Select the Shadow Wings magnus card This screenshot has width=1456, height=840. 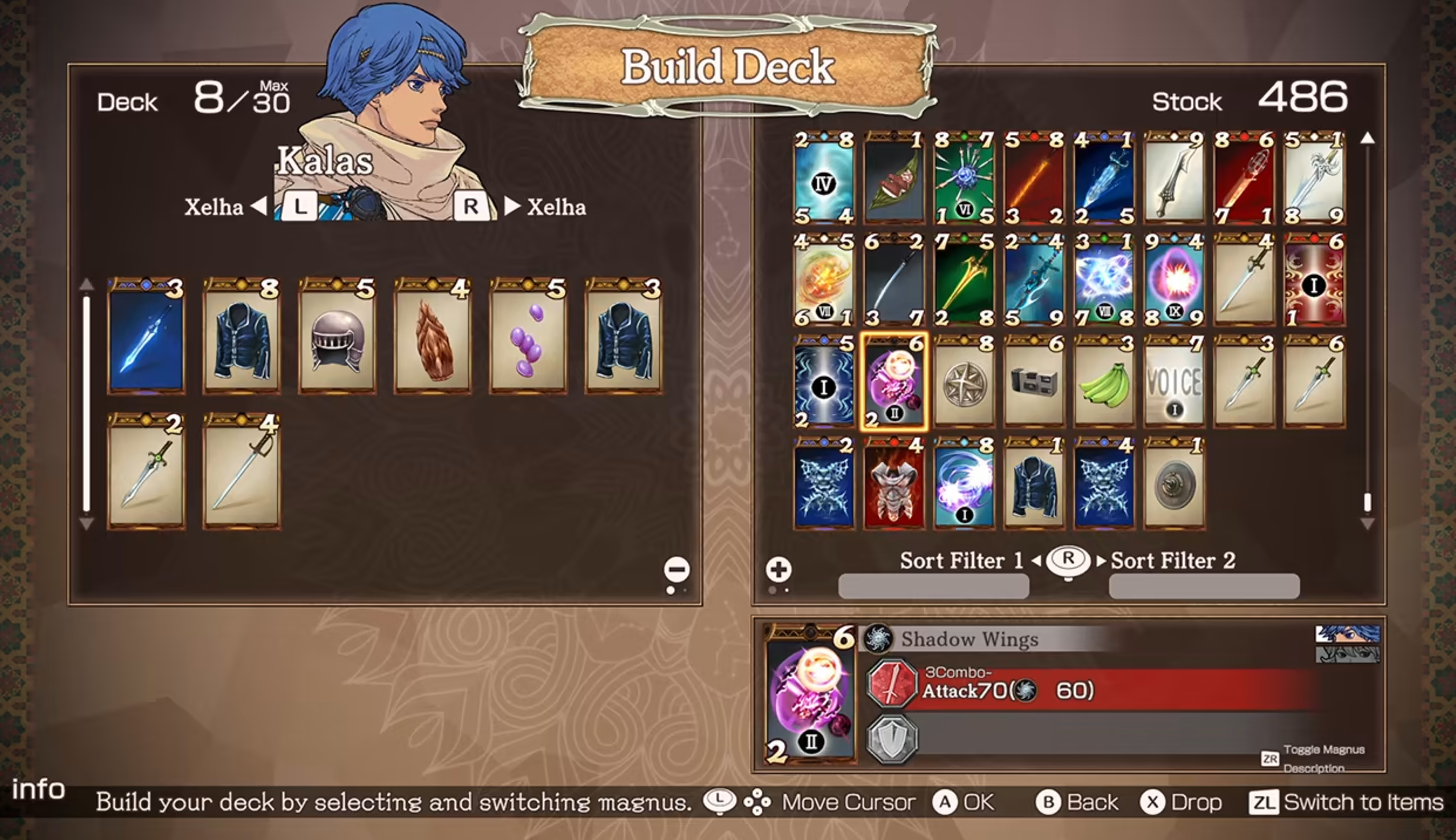[893, 385]
